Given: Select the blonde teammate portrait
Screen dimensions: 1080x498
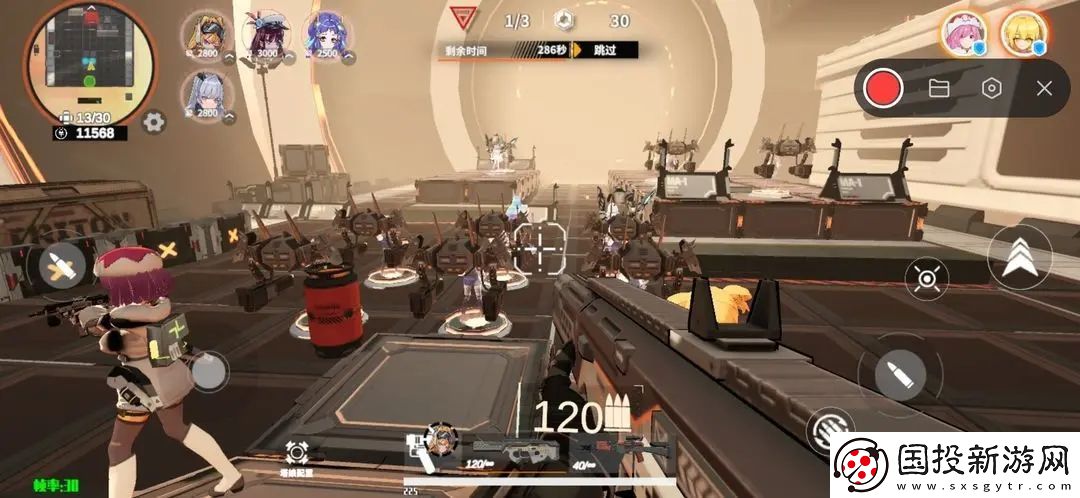Looking at the screenshot, I should pyautogui.click(x=1023, y=33).
